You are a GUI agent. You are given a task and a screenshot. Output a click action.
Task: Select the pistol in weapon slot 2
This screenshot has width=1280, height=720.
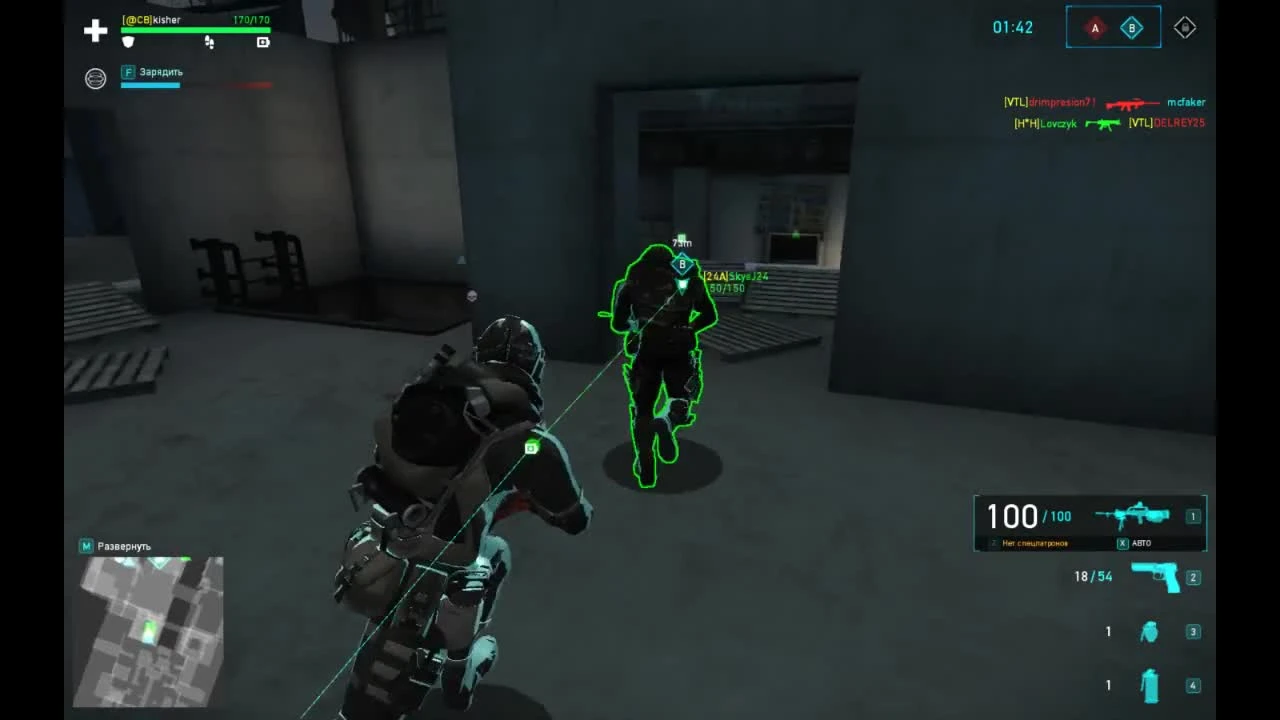pyautogui.click(x=1157, y=577)
